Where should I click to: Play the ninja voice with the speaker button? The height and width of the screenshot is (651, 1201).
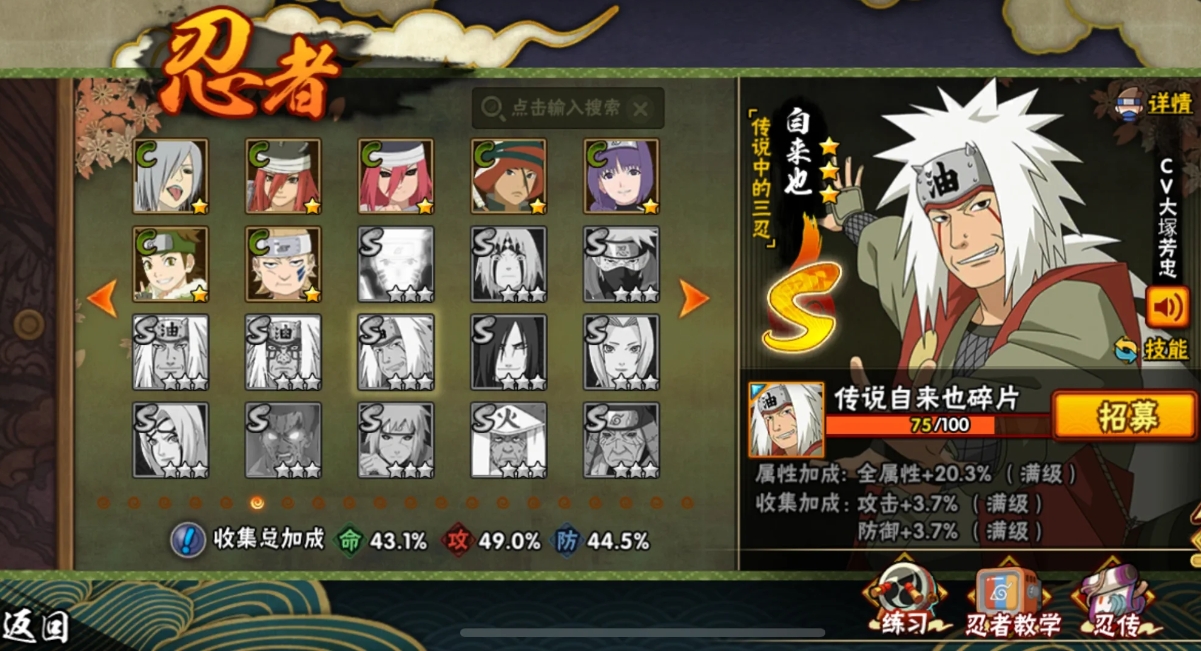[x=1167, y=307]
